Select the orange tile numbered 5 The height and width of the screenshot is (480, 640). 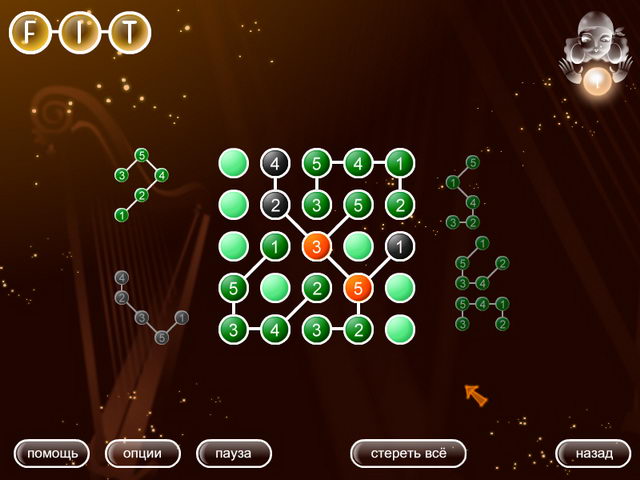coord(359,288)
